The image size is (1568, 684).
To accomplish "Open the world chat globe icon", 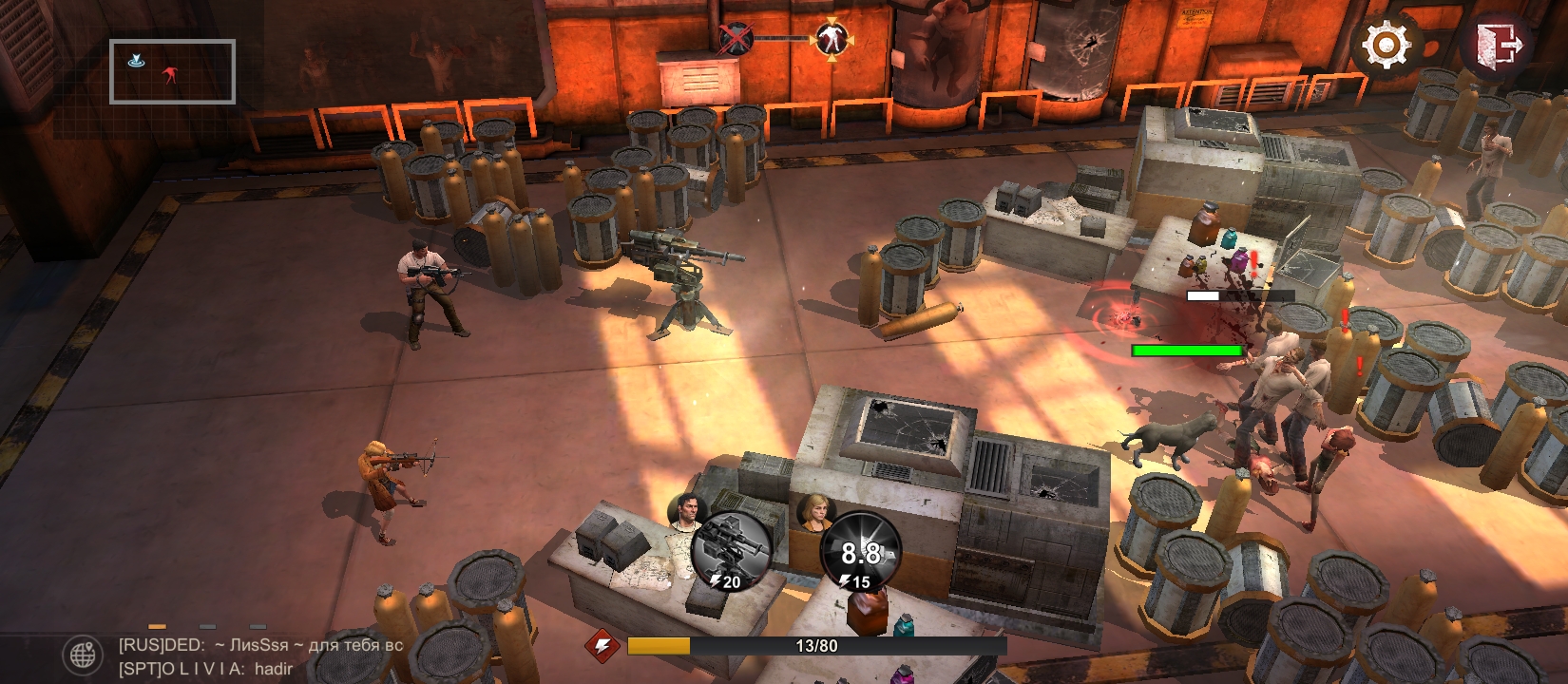I will [x=83, y=655].
